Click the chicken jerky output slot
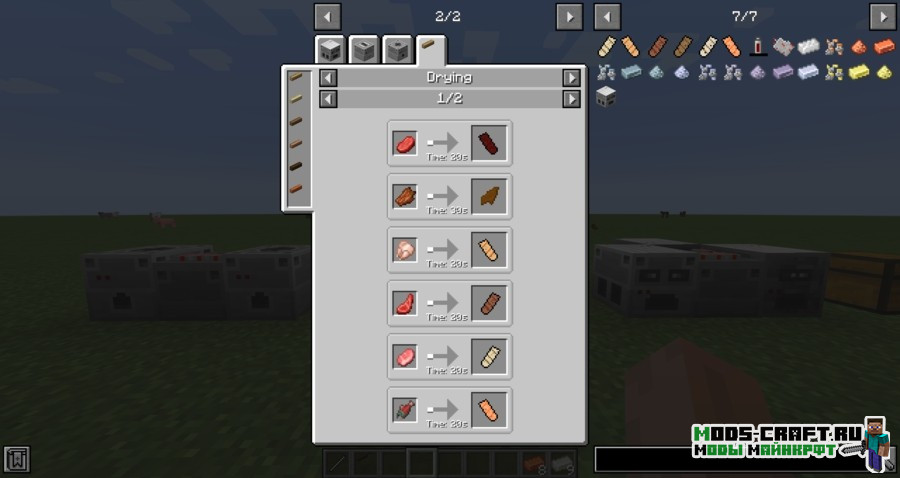The height and width of the screenshot is (478, 900). click(x=490, y=250)
